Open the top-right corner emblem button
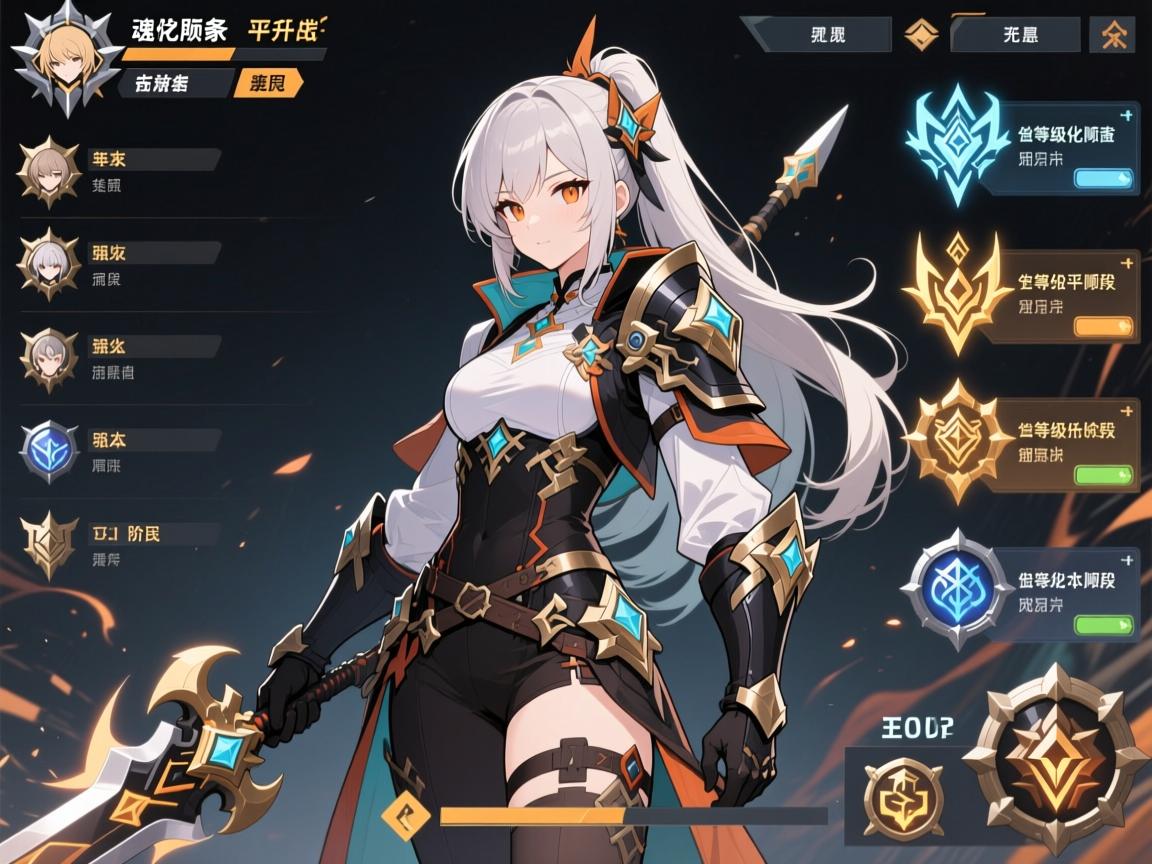The image size is (1152, 864). [1111, 35]
